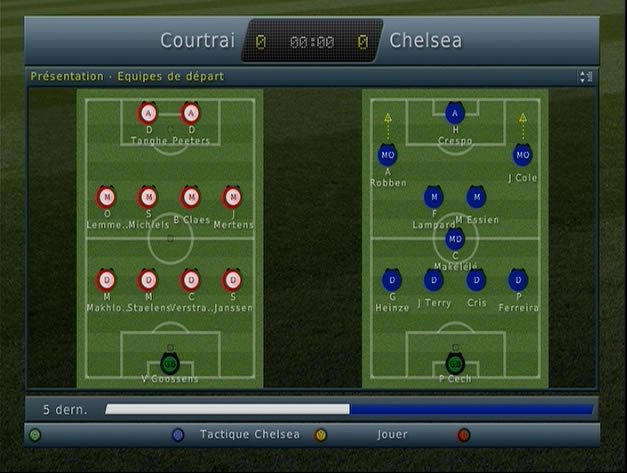This screenshot has width=627, height=473.
Task: Open the Présentation view selector arrows
Action: coord(586,77)
